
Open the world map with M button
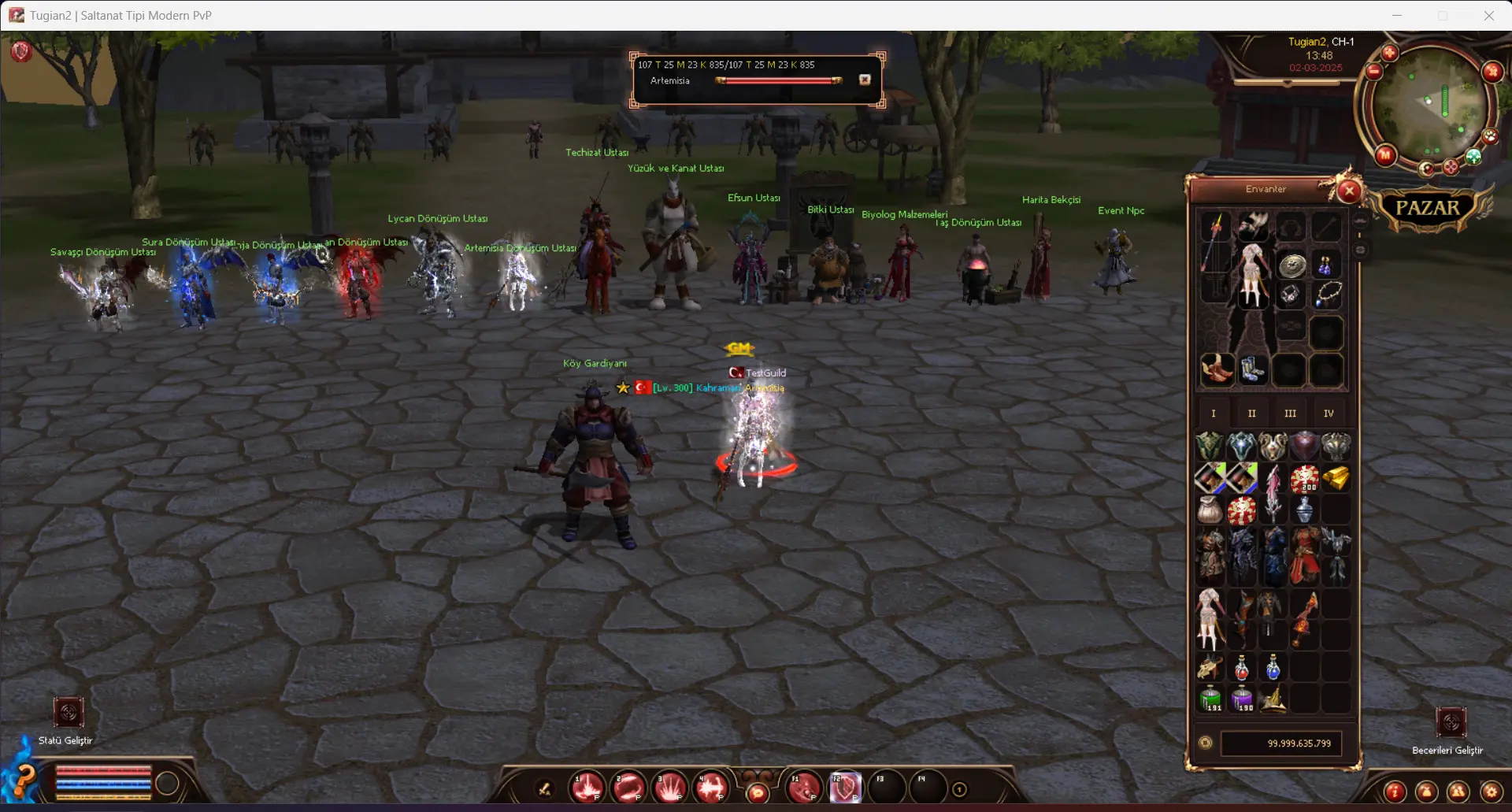click(x=1385, y=155)
